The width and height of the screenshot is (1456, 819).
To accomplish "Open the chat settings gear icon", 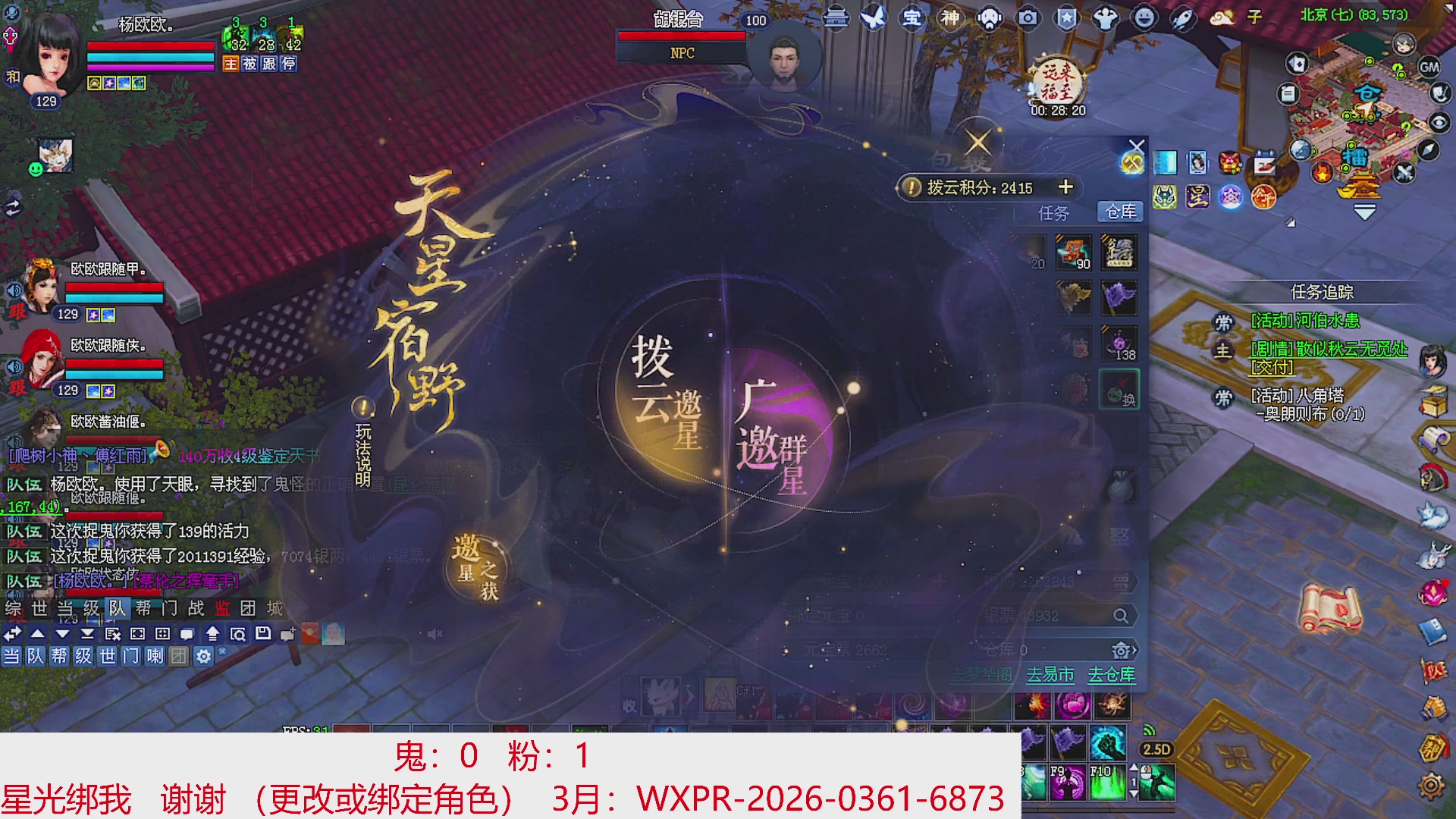I will (203, 657).
